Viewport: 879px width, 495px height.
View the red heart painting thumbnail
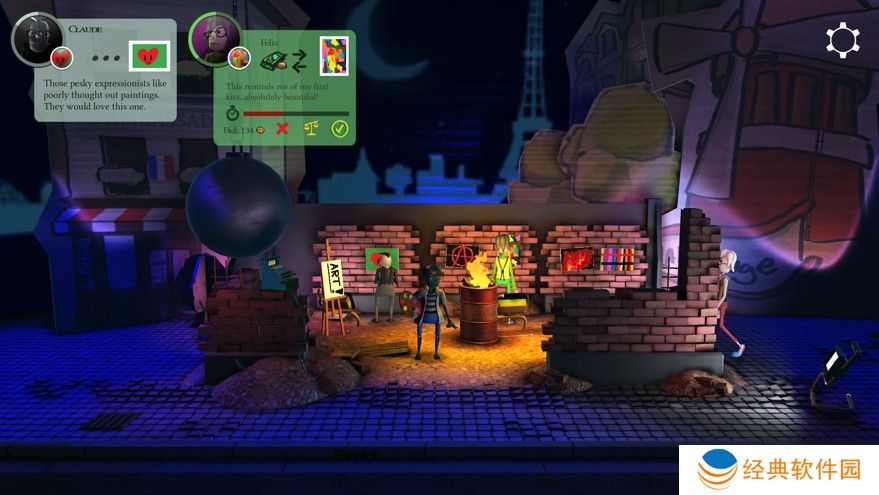click(x=150, y=55)
